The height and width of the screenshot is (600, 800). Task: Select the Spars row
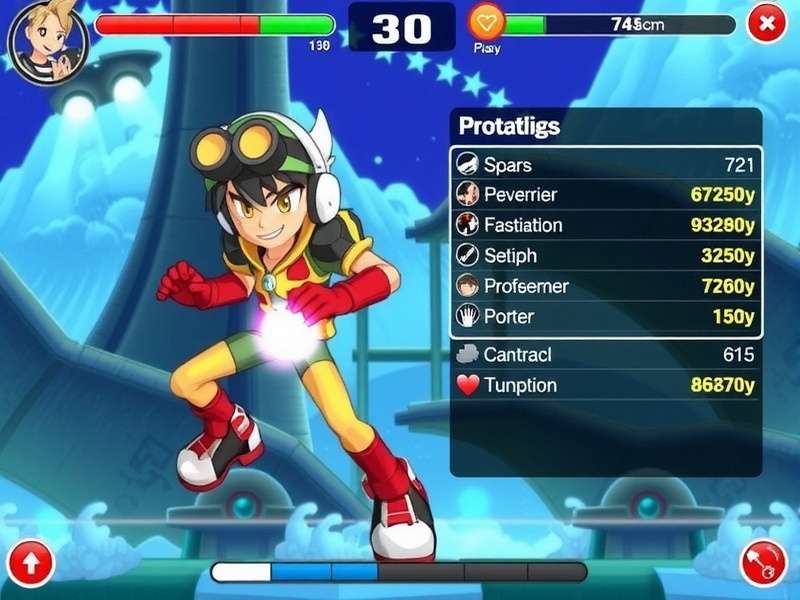coord(605,165)
